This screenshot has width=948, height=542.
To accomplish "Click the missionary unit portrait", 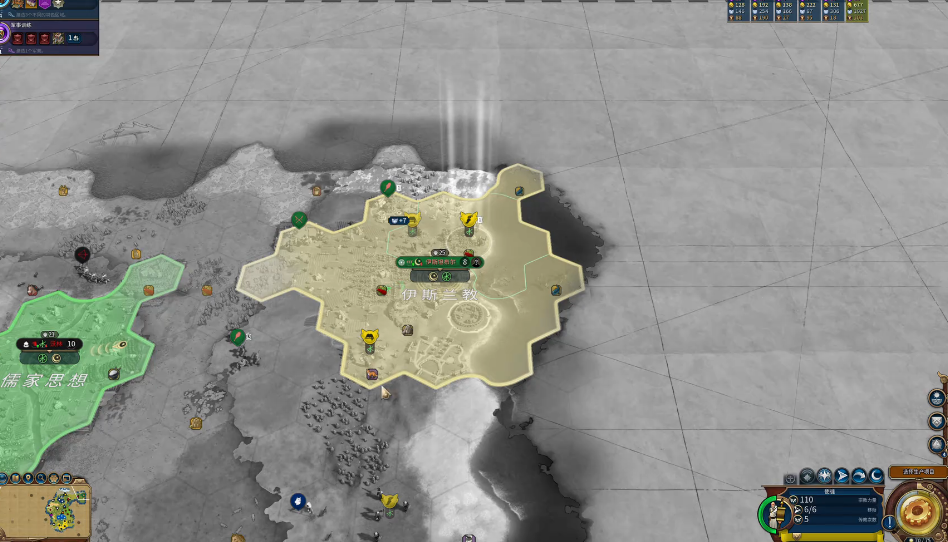I will pyautogui.click(x=774, y=511).
